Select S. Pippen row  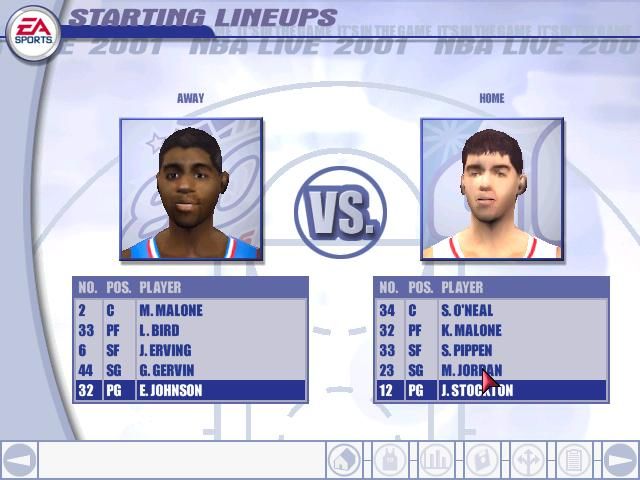click(491, 350)
